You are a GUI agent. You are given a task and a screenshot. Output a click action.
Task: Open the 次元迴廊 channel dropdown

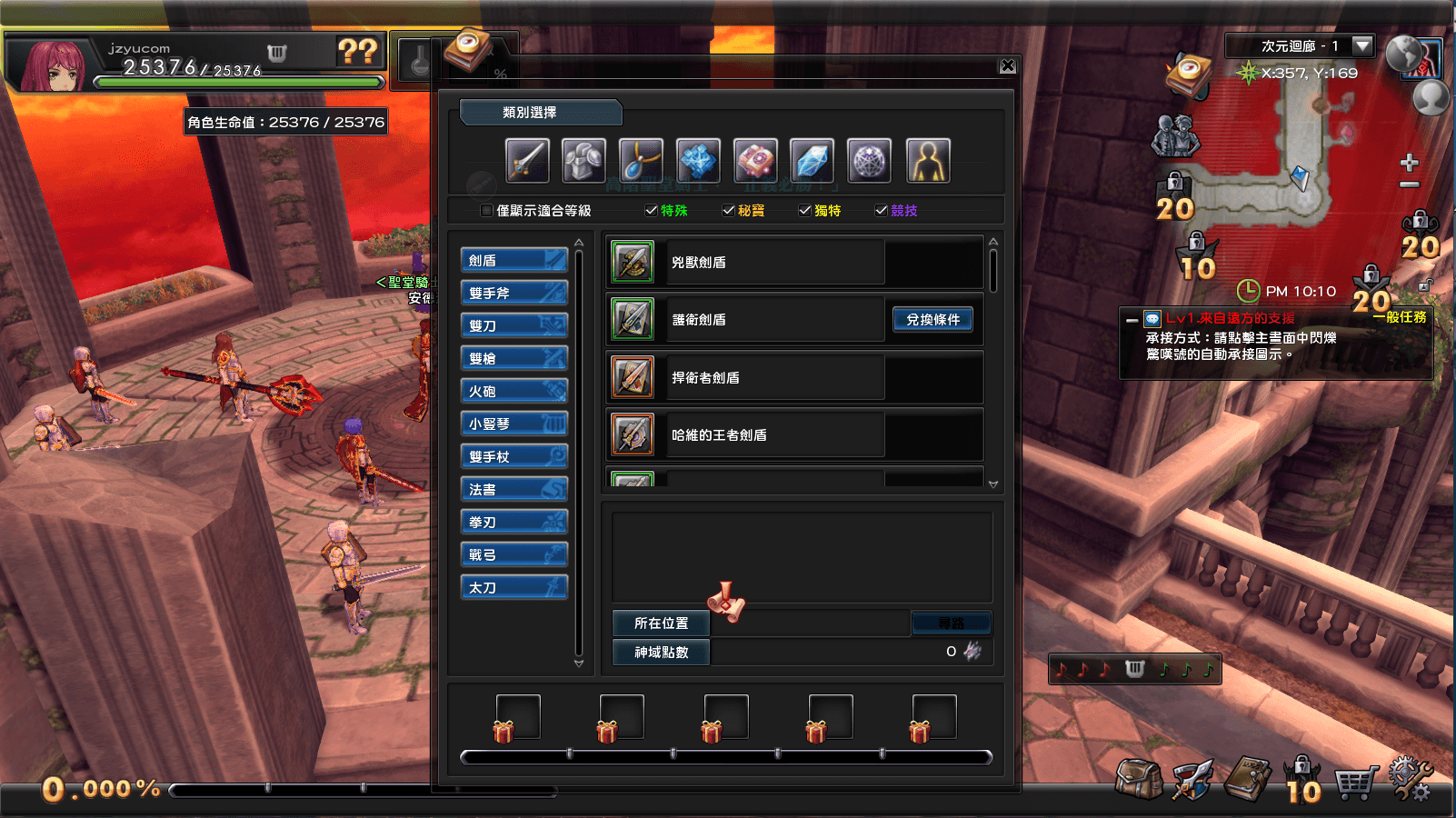click(1361, 45)
